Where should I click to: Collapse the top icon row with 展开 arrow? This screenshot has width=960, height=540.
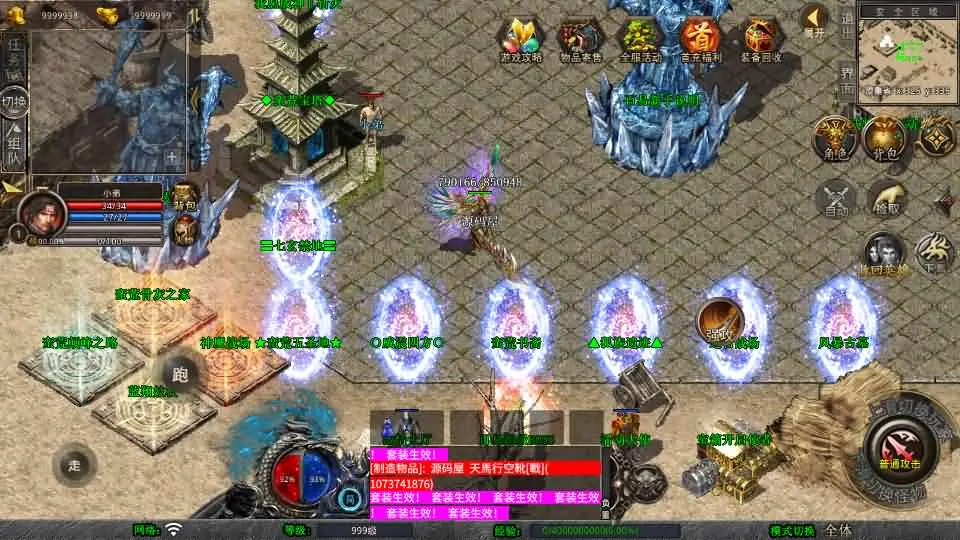815,20
